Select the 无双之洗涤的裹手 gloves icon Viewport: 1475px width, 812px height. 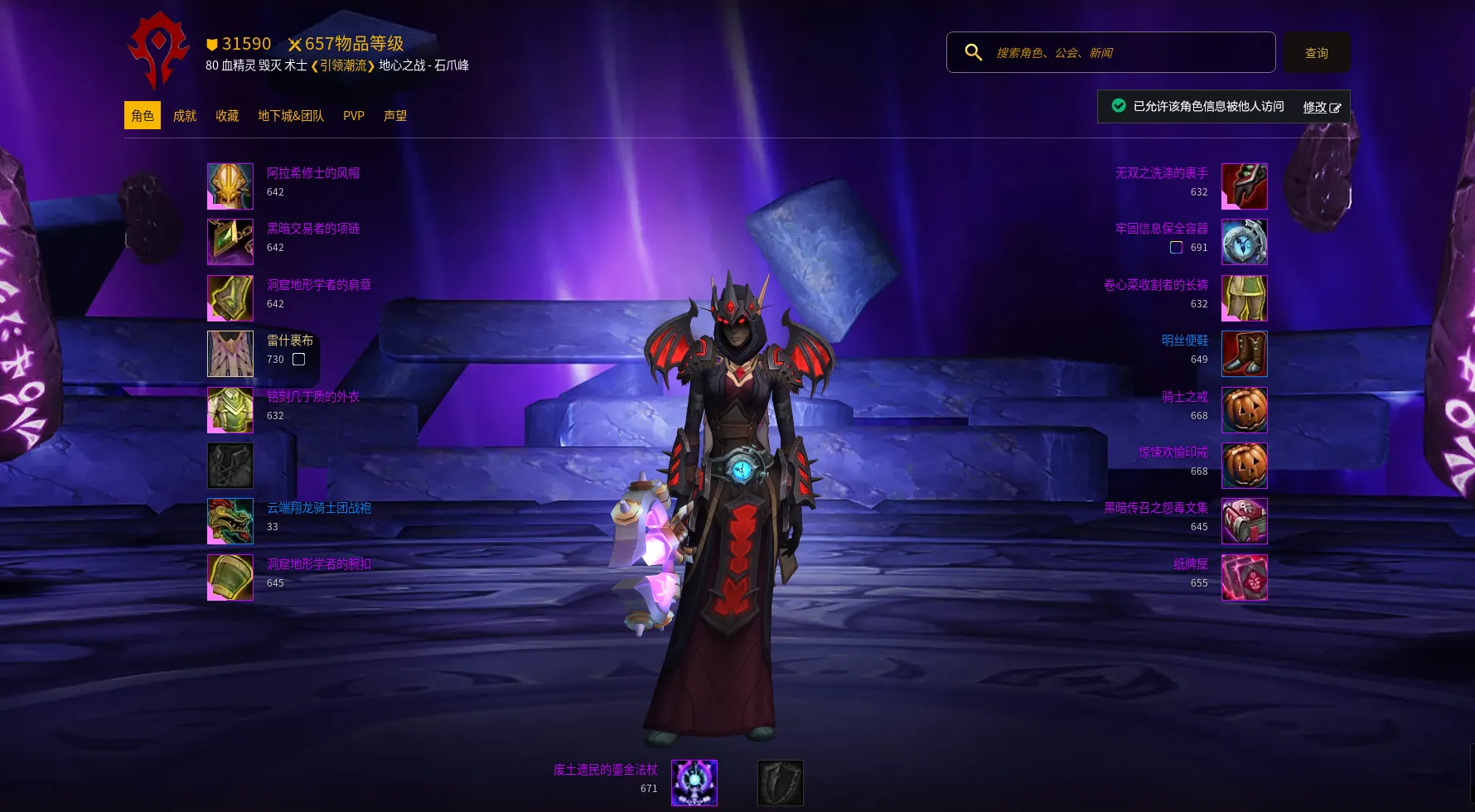(1244, 186)
